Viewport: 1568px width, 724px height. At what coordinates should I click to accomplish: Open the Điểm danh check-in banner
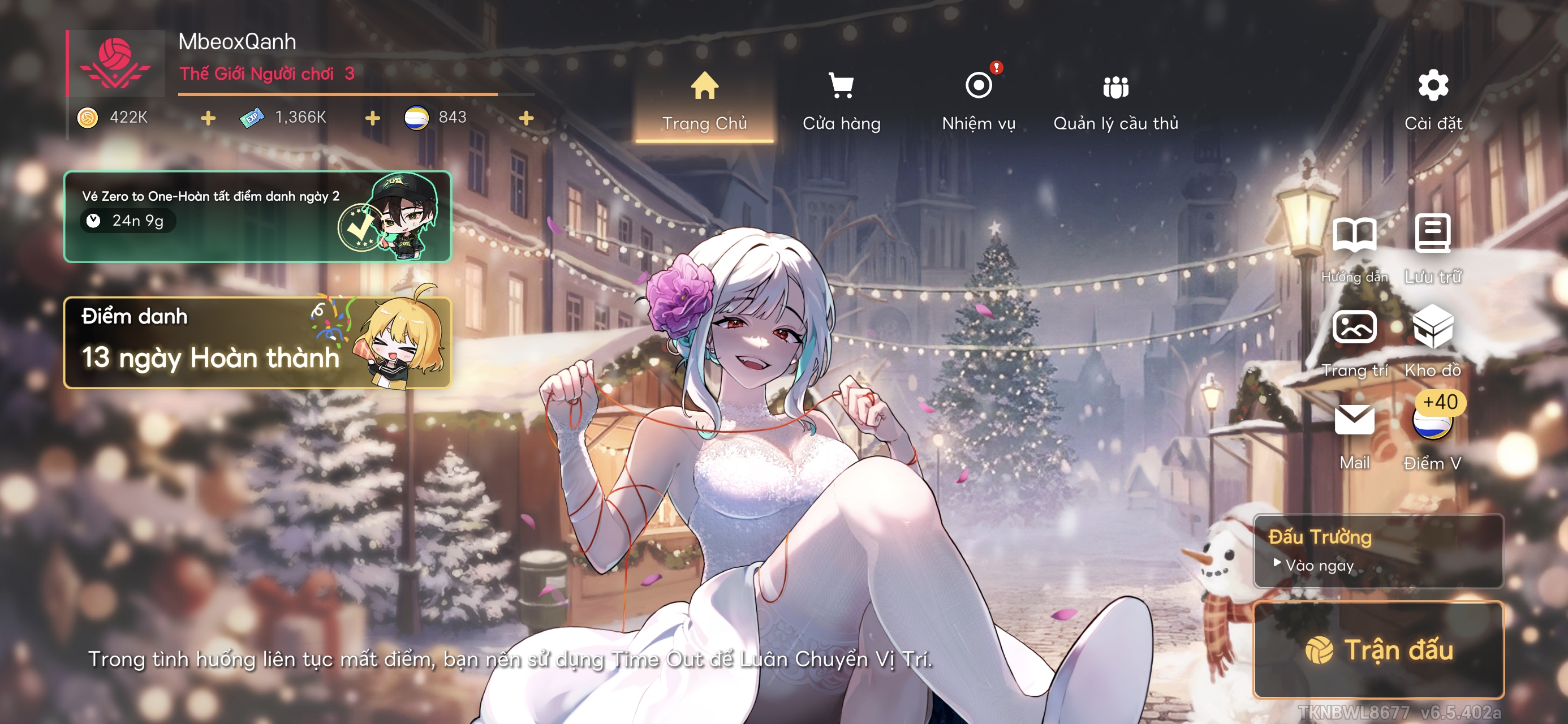coord(257,343)
